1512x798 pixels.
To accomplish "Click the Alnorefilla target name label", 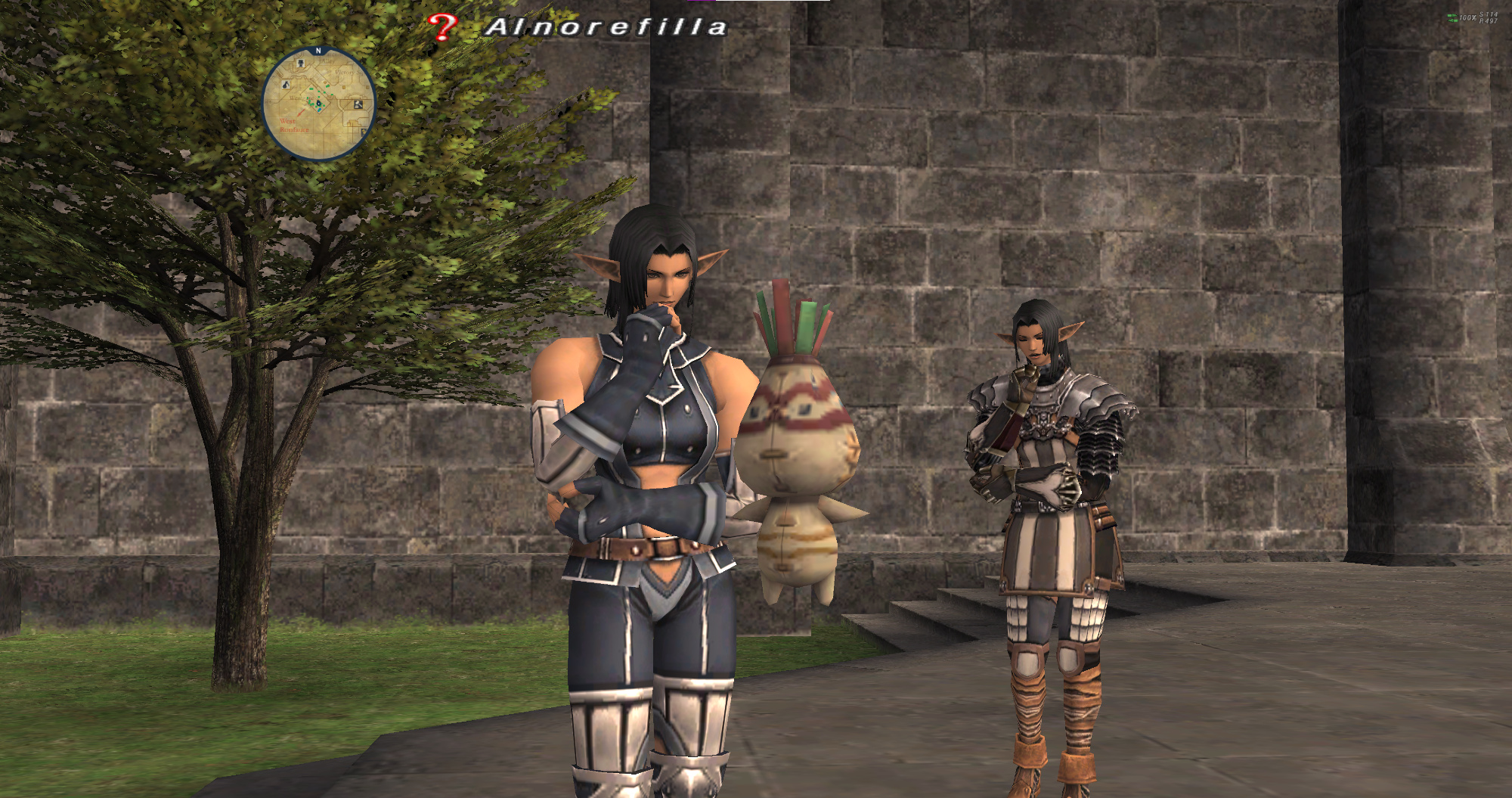I will (606, 28).
